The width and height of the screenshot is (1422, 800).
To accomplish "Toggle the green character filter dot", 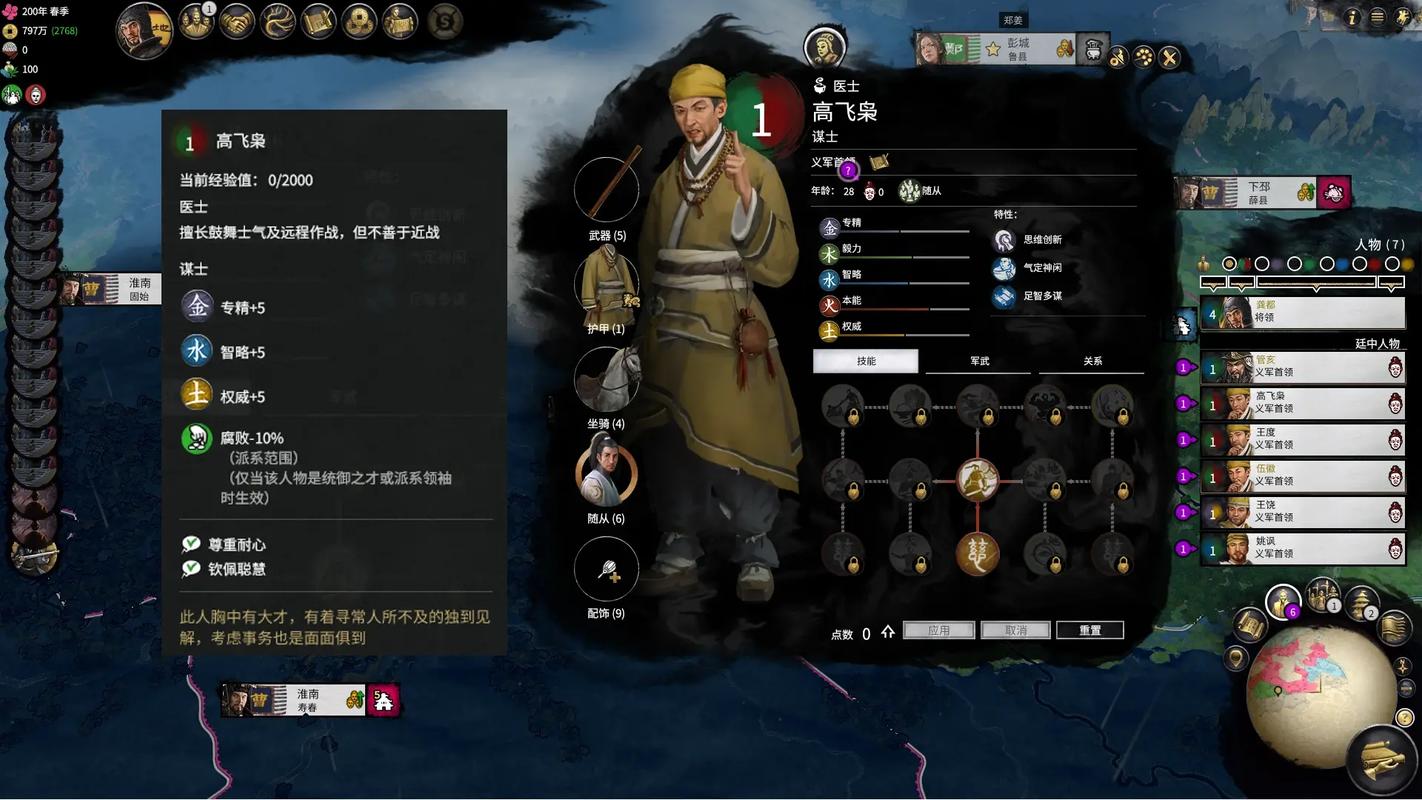I will 1307,263.
